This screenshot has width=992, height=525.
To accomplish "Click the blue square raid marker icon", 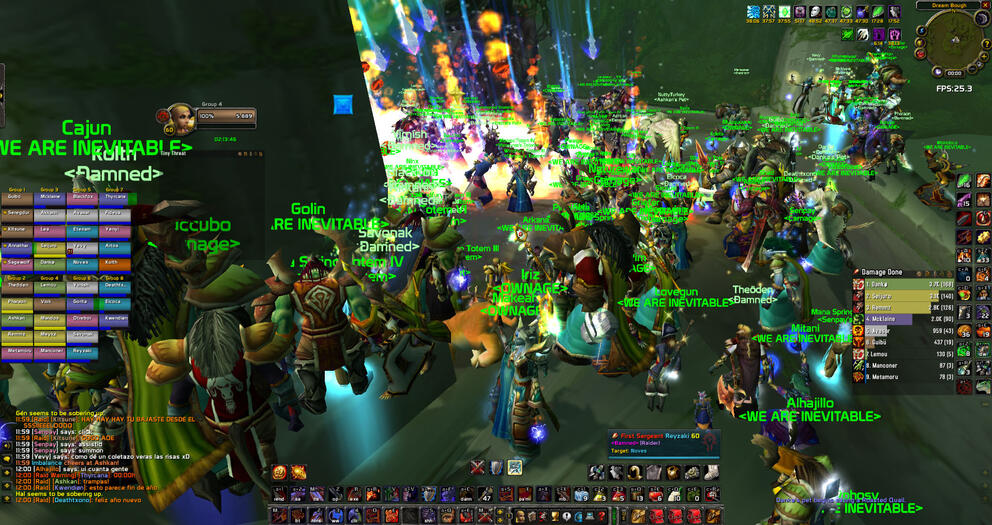I will tap(343, 104).
